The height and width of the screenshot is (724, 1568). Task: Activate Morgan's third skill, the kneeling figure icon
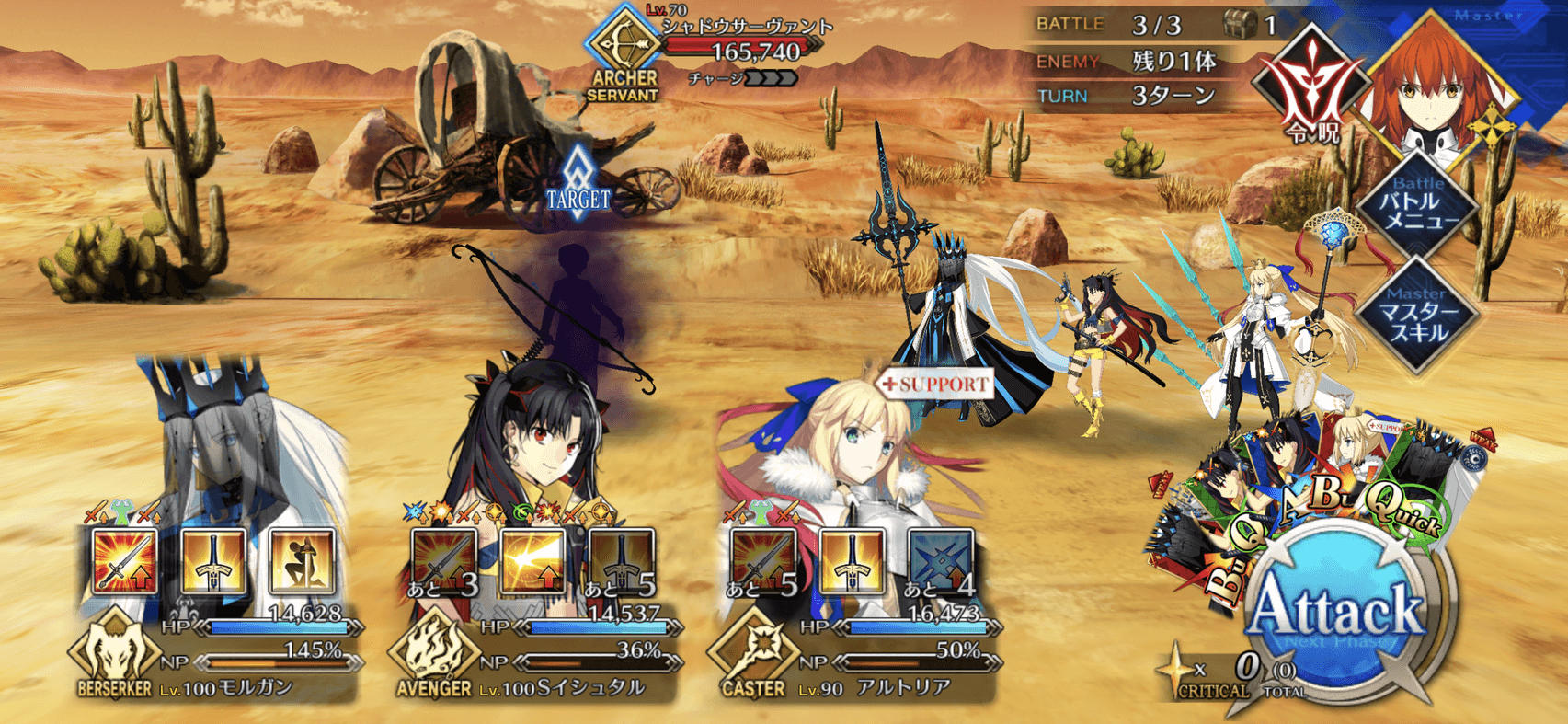point(302,560)
